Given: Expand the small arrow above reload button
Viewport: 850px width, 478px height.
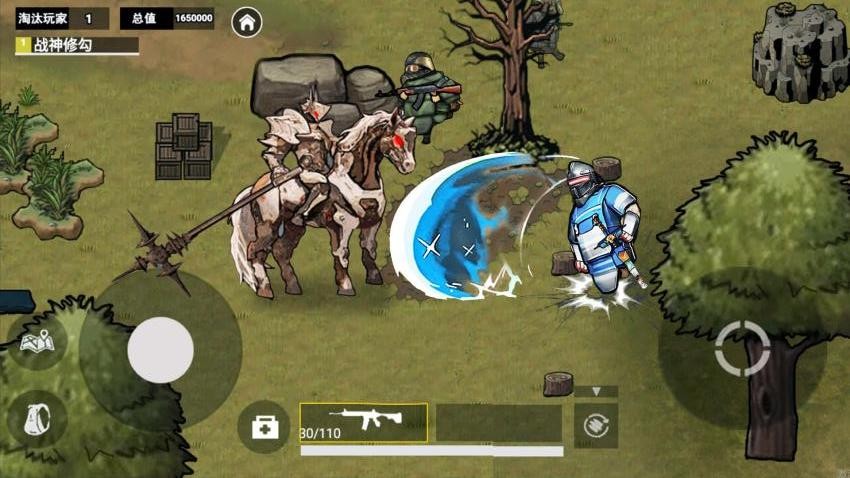Looking at the screenshot, I should (x=596, y=392).
